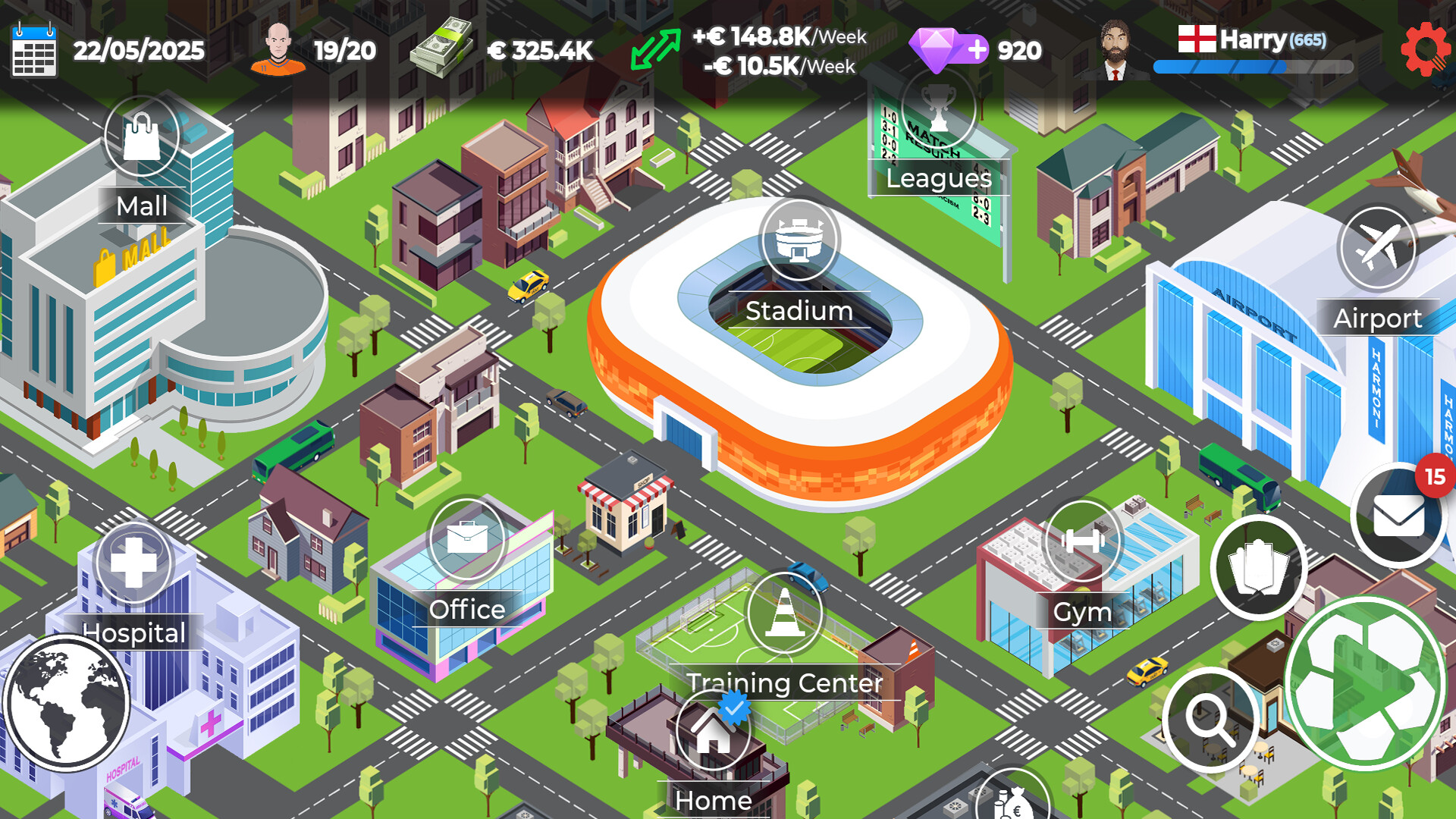
Task: Open the settings gear
Action: click(1426, 47)
